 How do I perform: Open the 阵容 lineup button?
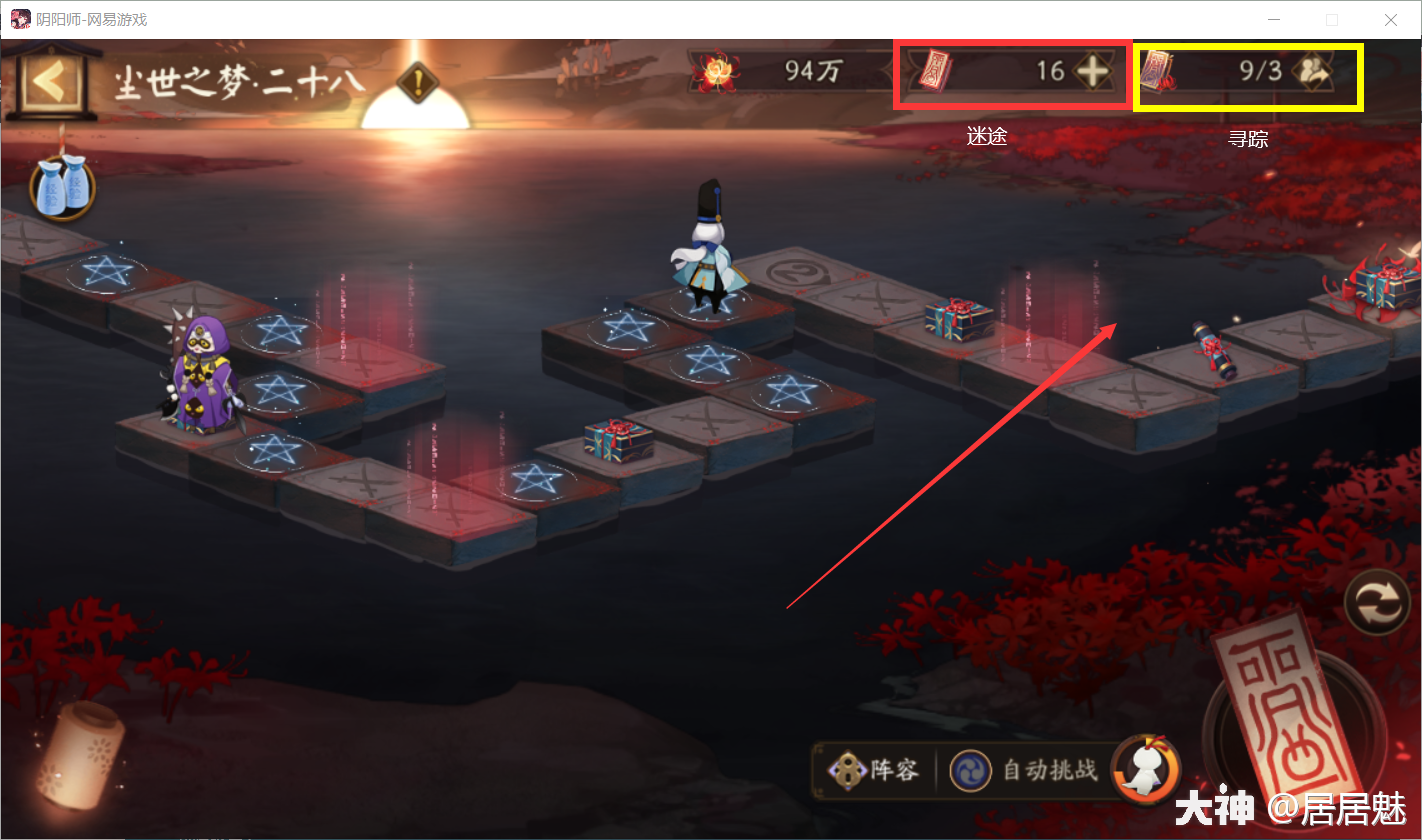click(874, 770)
